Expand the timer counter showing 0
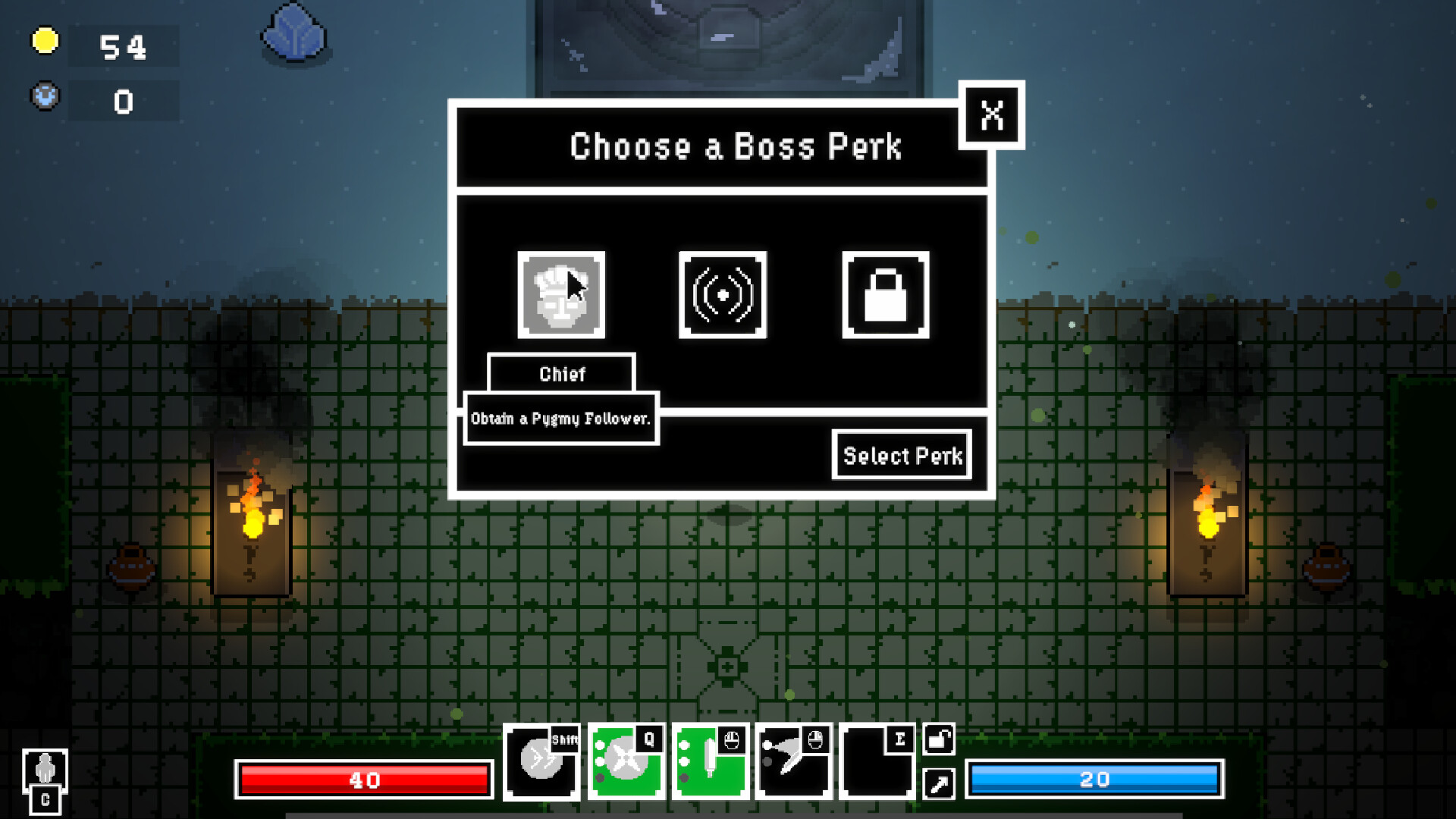Image resolution: width=1456 pixels, height=819 pixels. point(123,100)
